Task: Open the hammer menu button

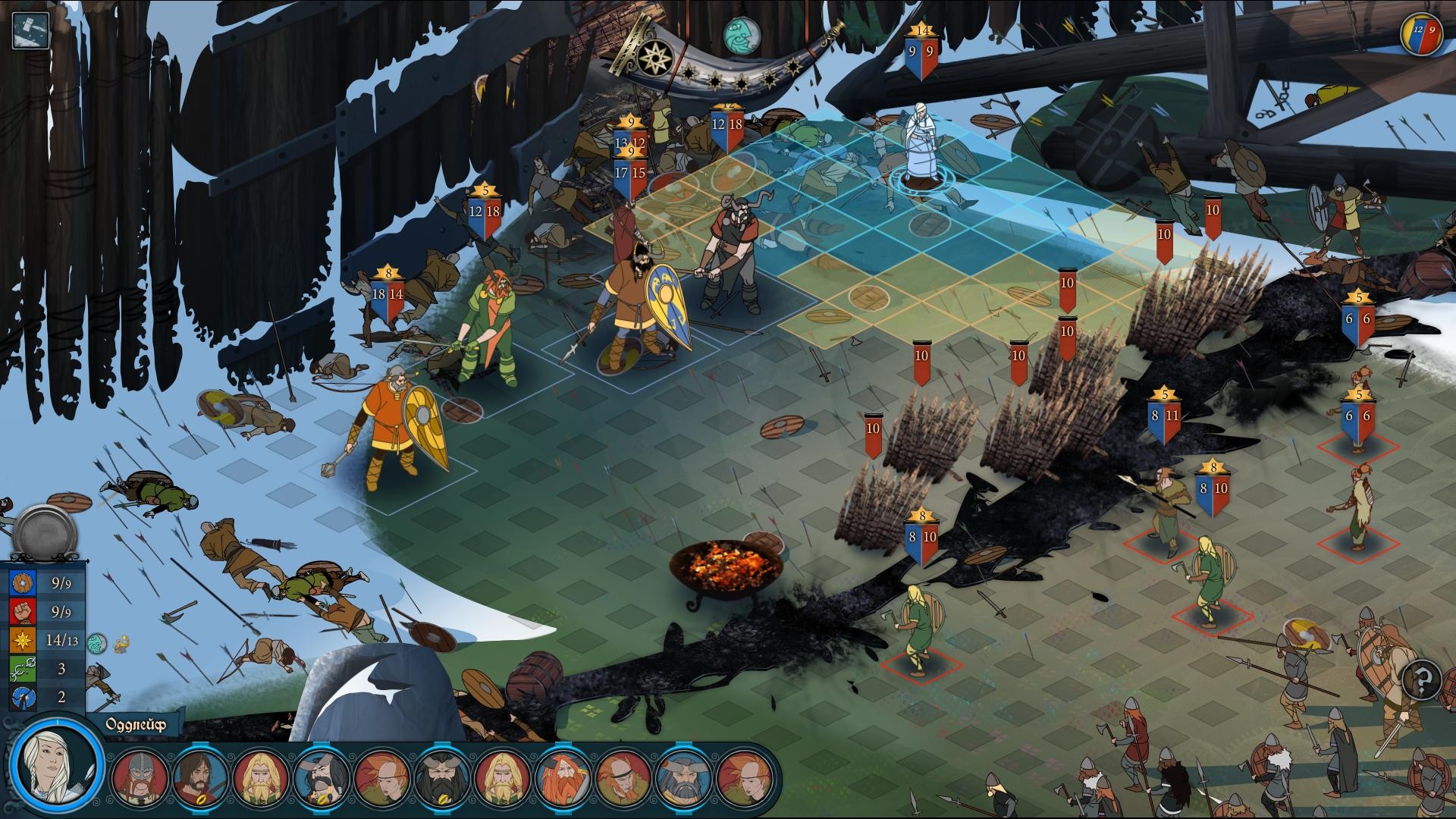Action: click(31, 31)
